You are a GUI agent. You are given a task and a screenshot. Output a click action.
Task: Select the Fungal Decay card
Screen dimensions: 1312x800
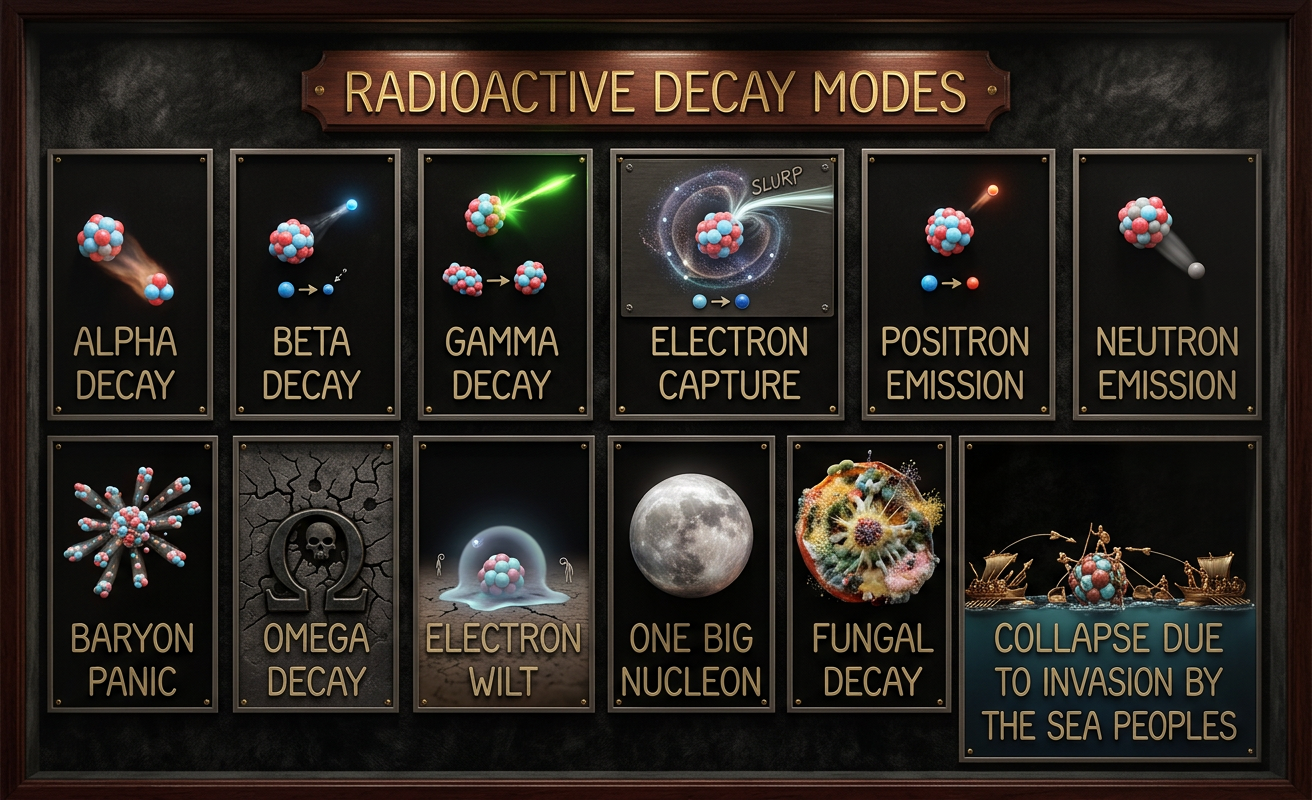[x=868, y=573]
